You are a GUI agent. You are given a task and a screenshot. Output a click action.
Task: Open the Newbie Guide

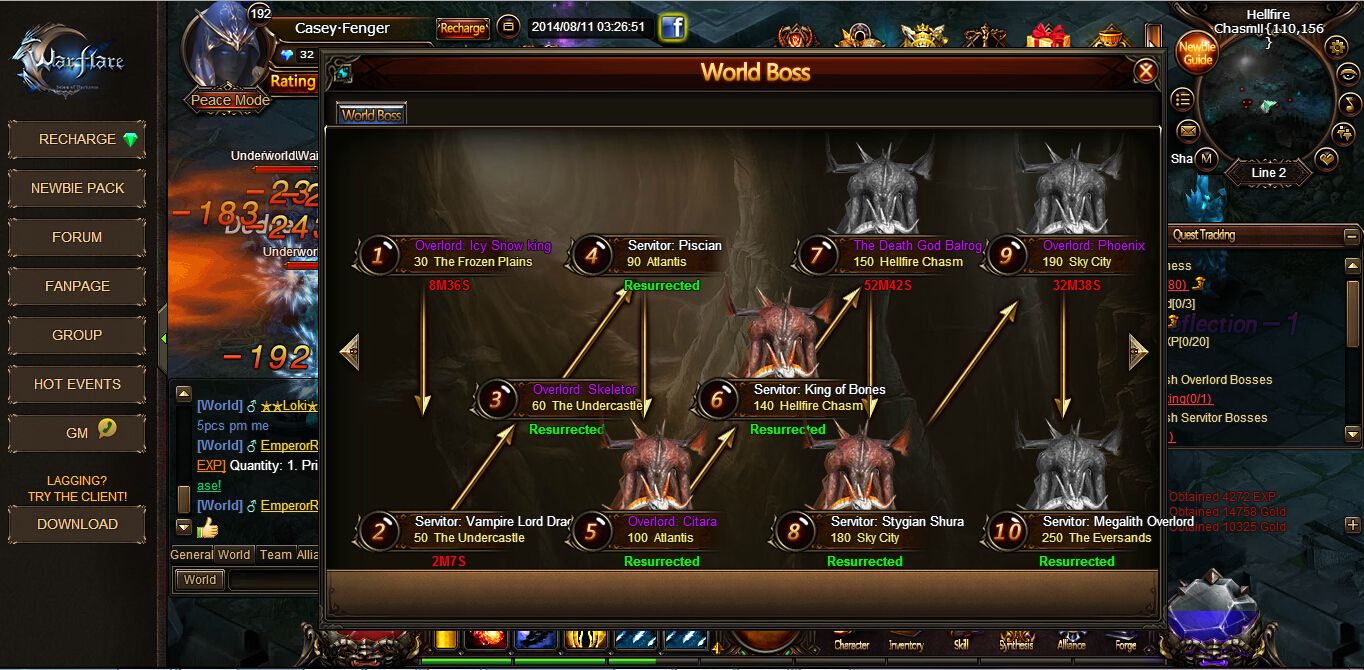tap(1197, 53)
